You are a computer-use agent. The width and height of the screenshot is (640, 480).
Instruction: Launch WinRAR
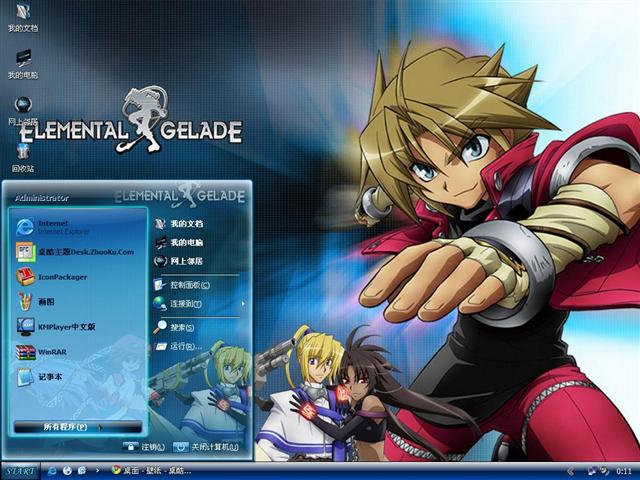(x=51, y=352)
